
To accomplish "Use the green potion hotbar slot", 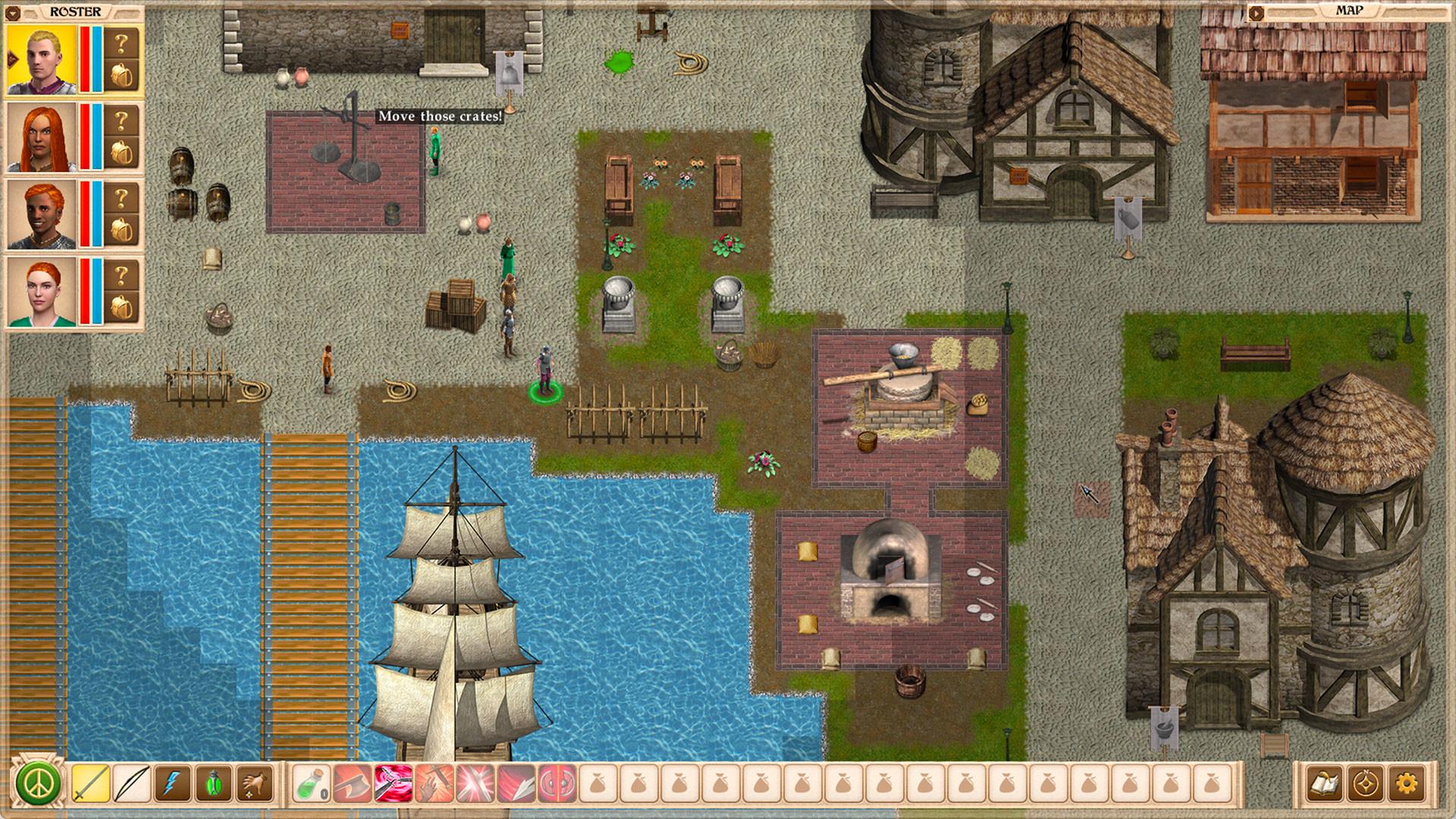I will click(312, 783).
